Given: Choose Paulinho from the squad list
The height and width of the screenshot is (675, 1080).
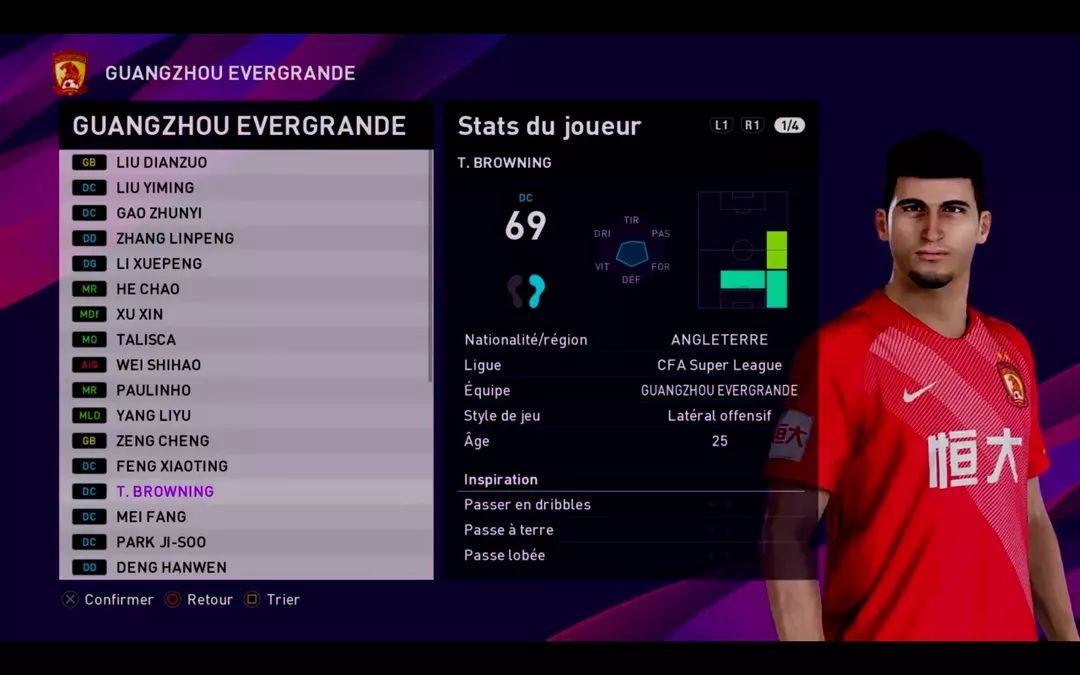Looking at the screenshot, I should coord(245,390).
